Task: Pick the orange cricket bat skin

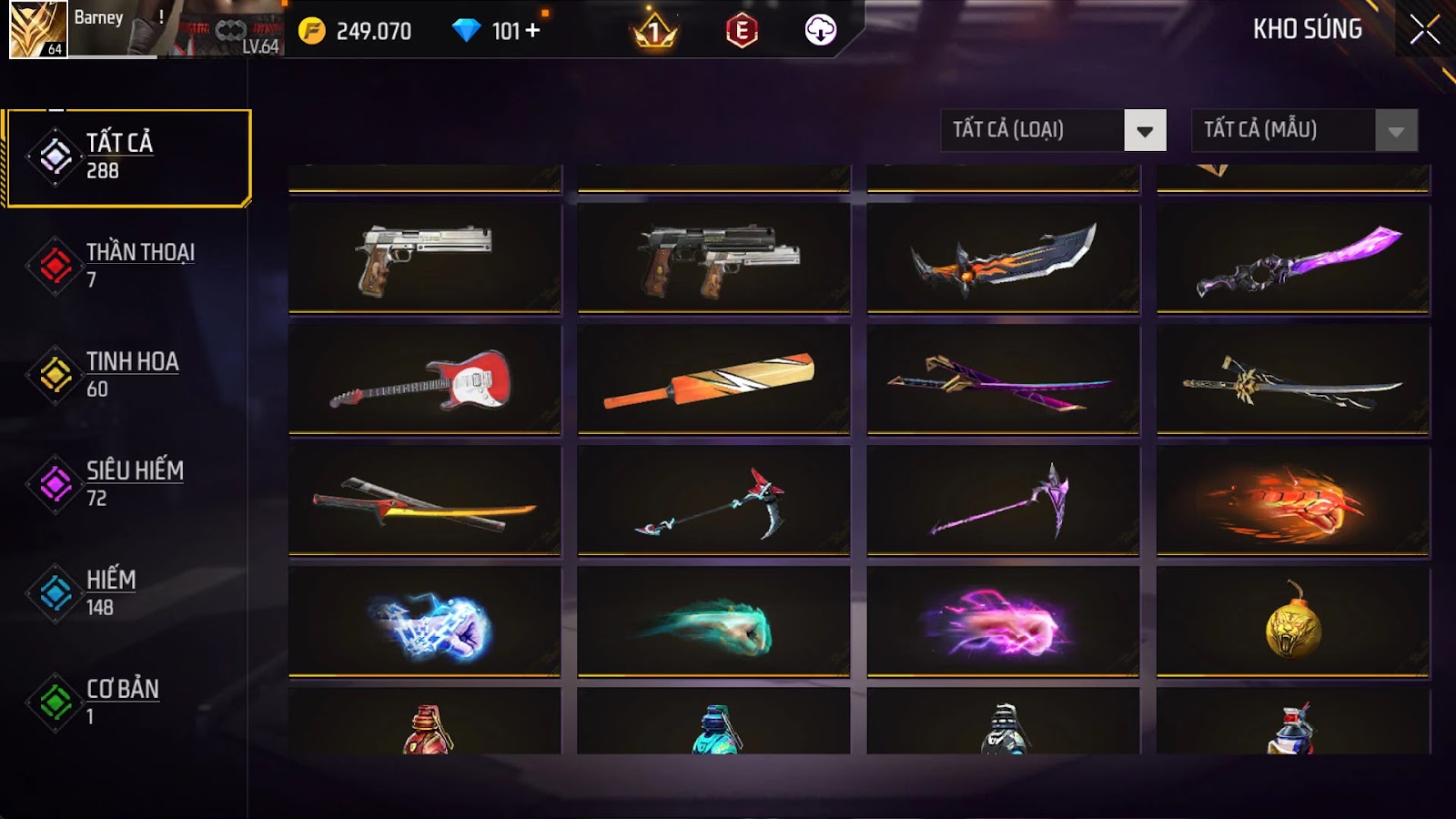Action: click(x=713, y=379)
